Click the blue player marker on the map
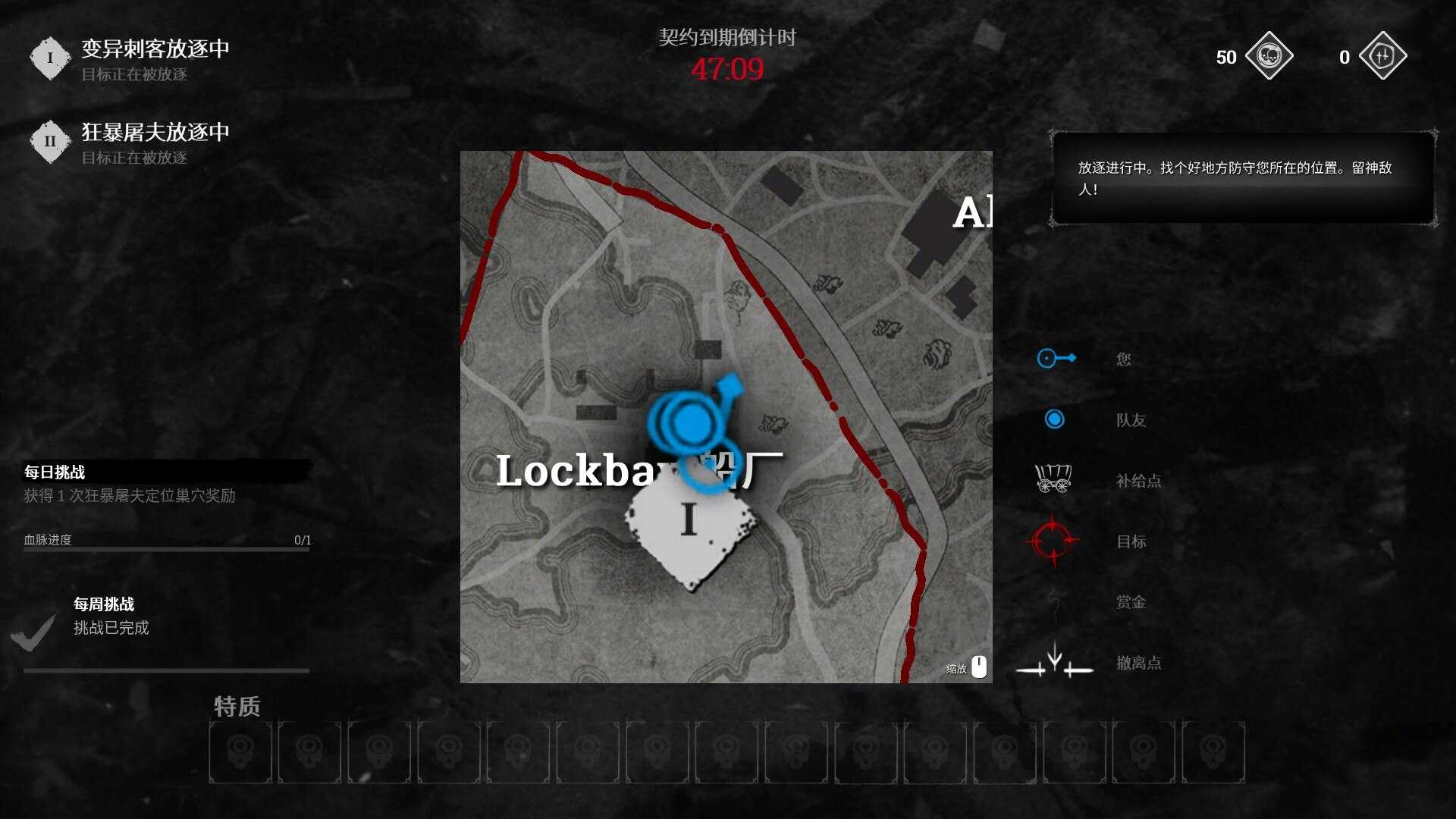 pos(692,421)
